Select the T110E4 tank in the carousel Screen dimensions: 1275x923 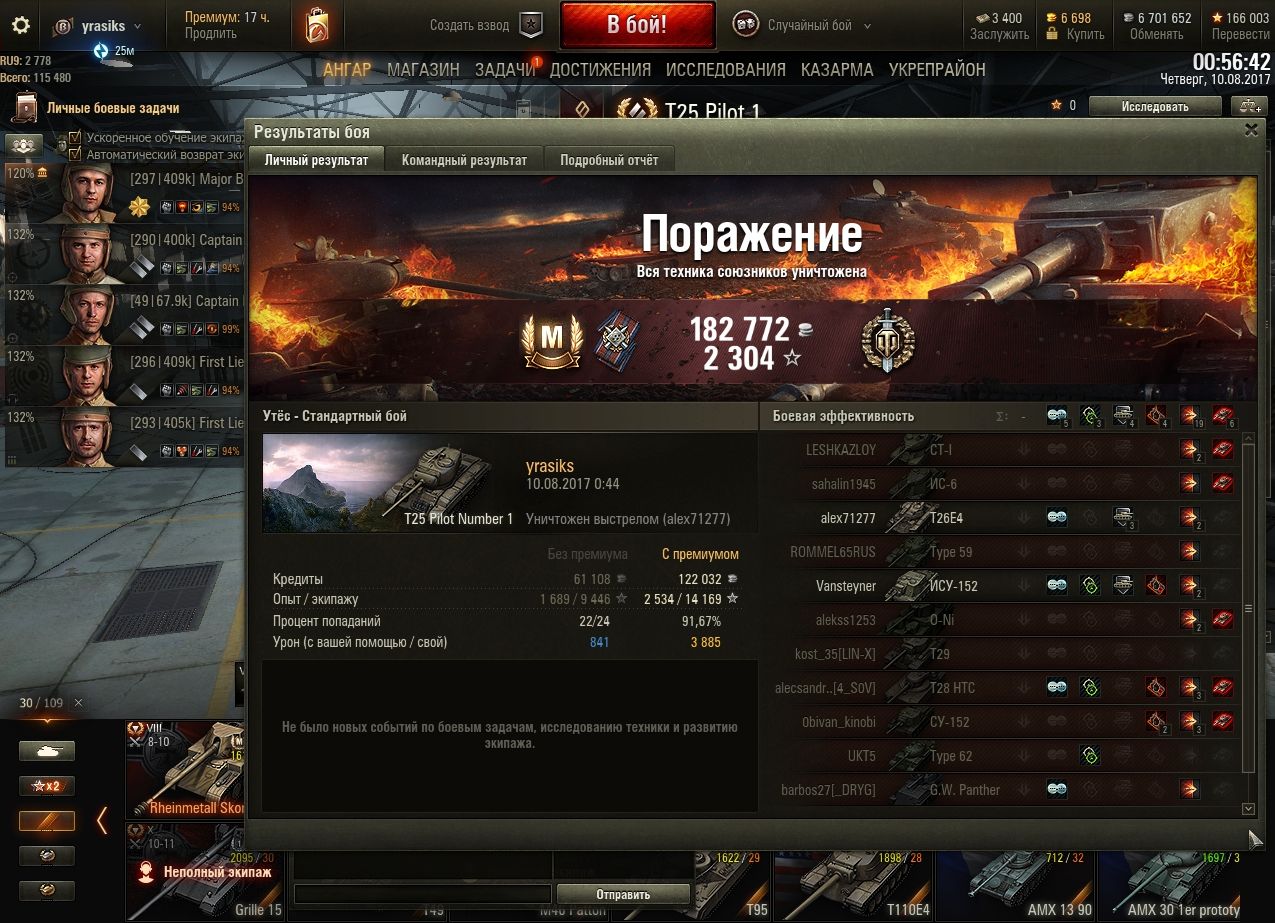coord(852,884)
